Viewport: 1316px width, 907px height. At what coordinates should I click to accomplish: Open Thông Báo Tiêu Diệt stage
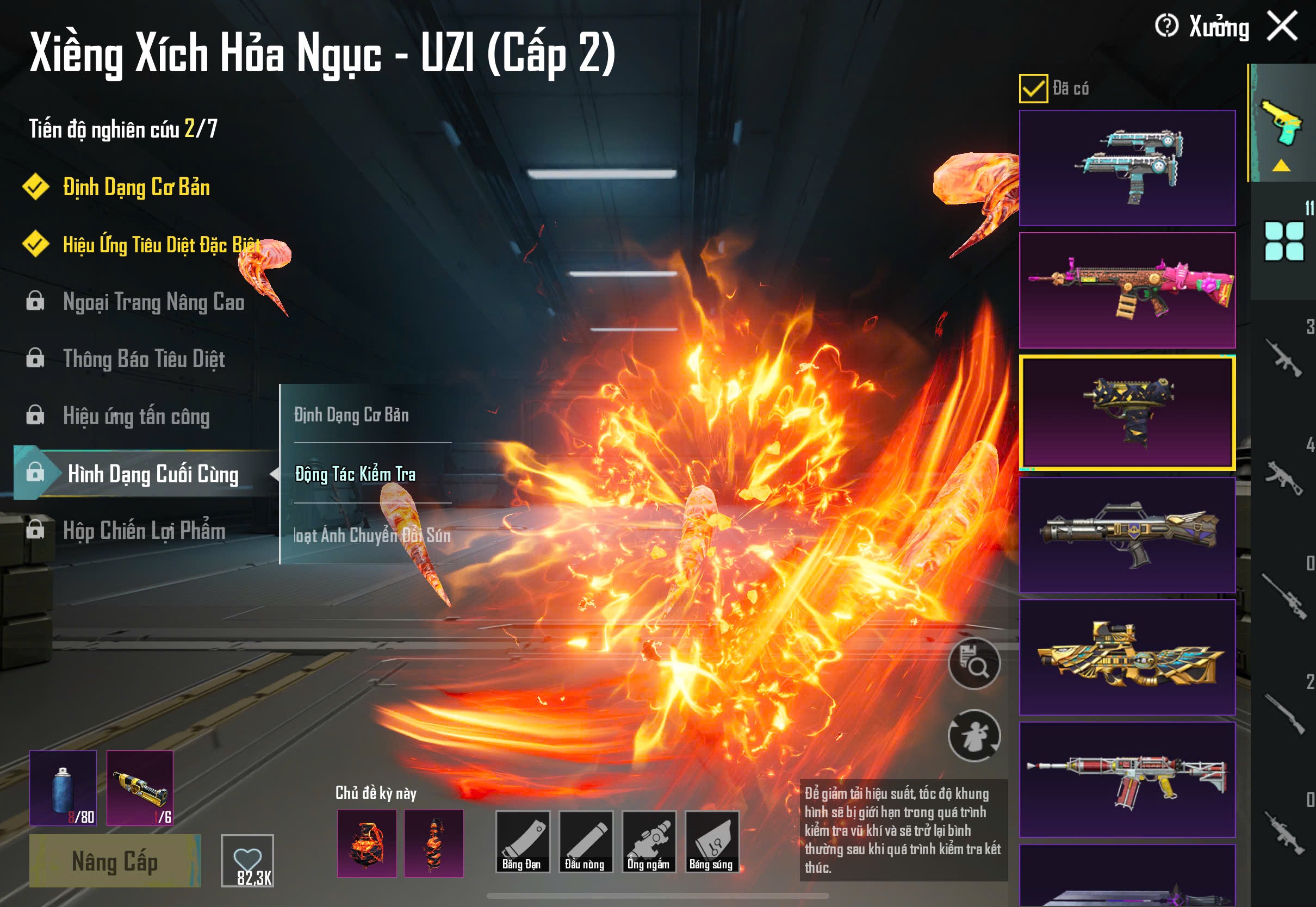(144, 358)
